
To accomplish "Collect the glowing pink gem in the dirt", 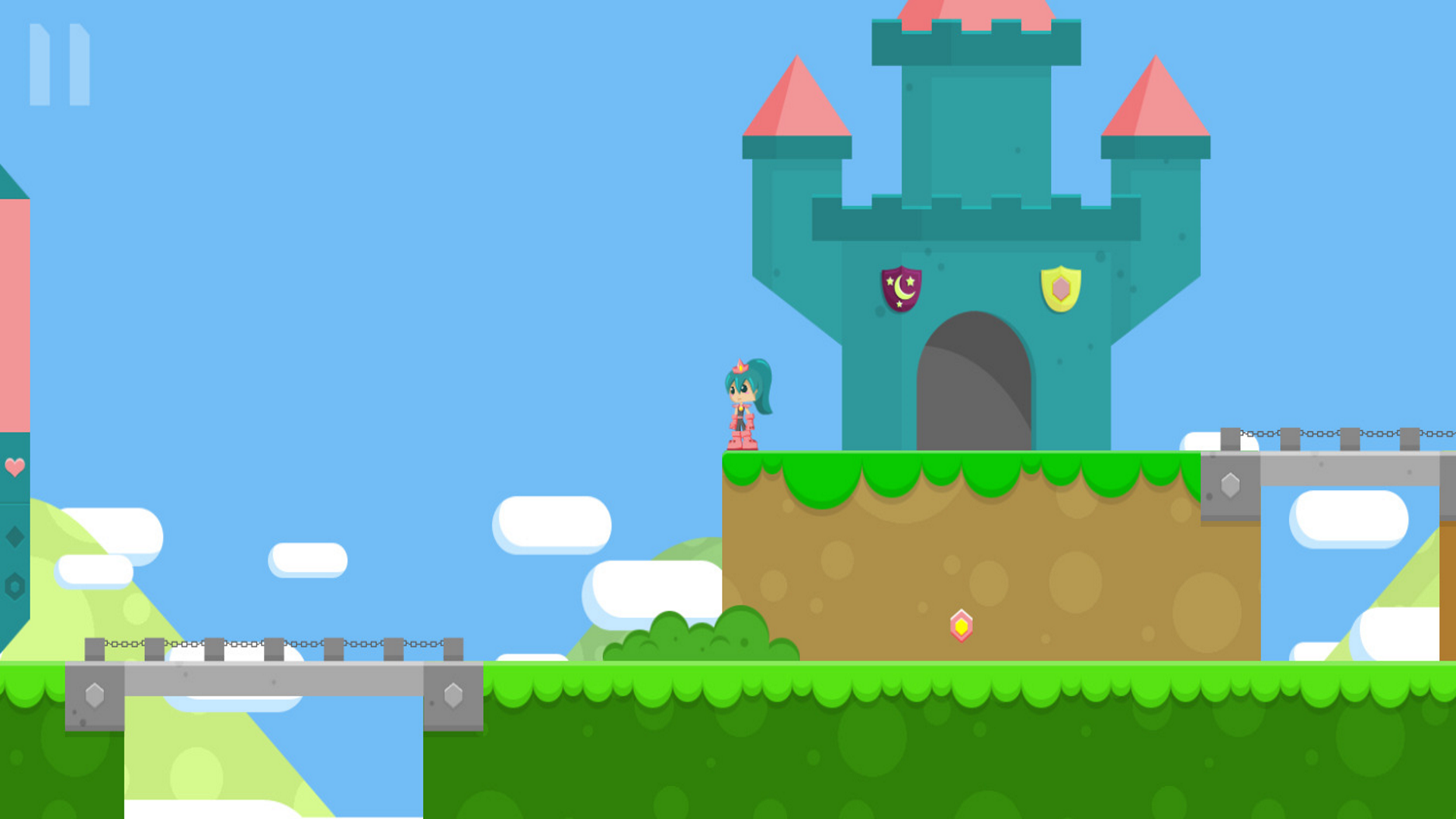I will 962,627.
